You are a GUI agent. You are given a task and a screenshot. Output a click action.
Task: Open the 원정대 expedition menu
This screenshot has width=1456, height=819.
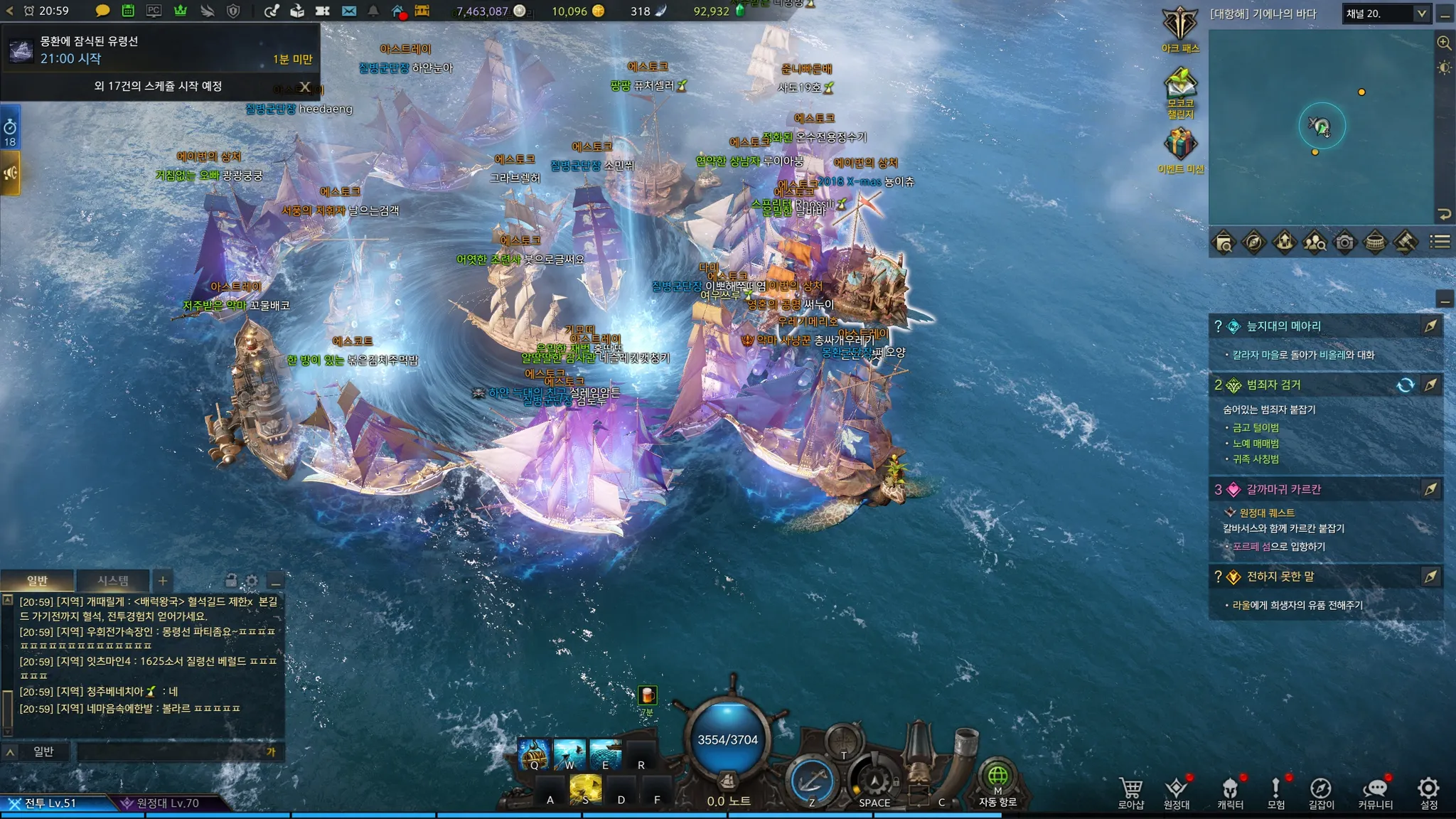1177,792
